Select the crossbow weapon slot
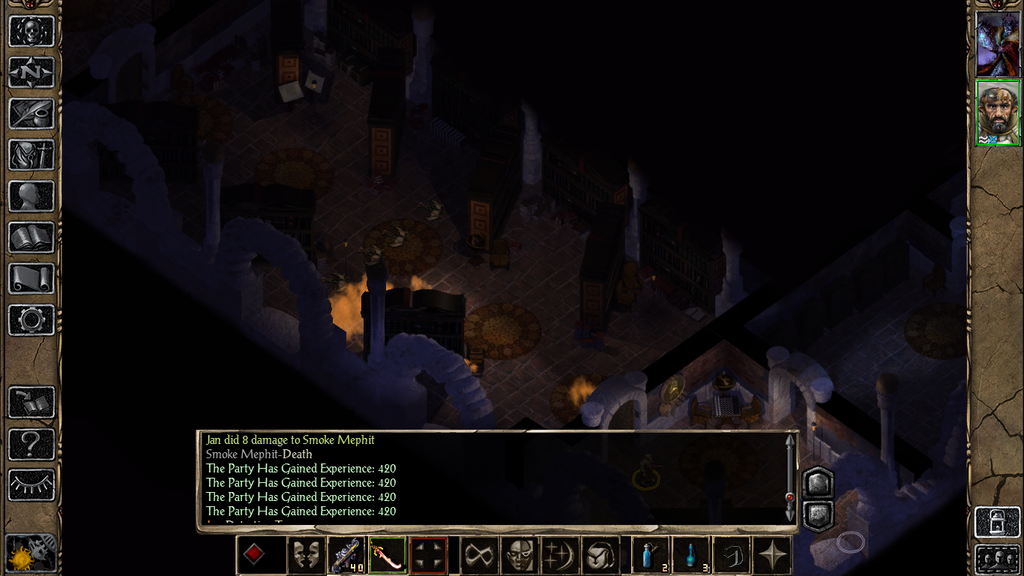Image resolution: width=1024 pixels, height=576 pixels. 346,555
